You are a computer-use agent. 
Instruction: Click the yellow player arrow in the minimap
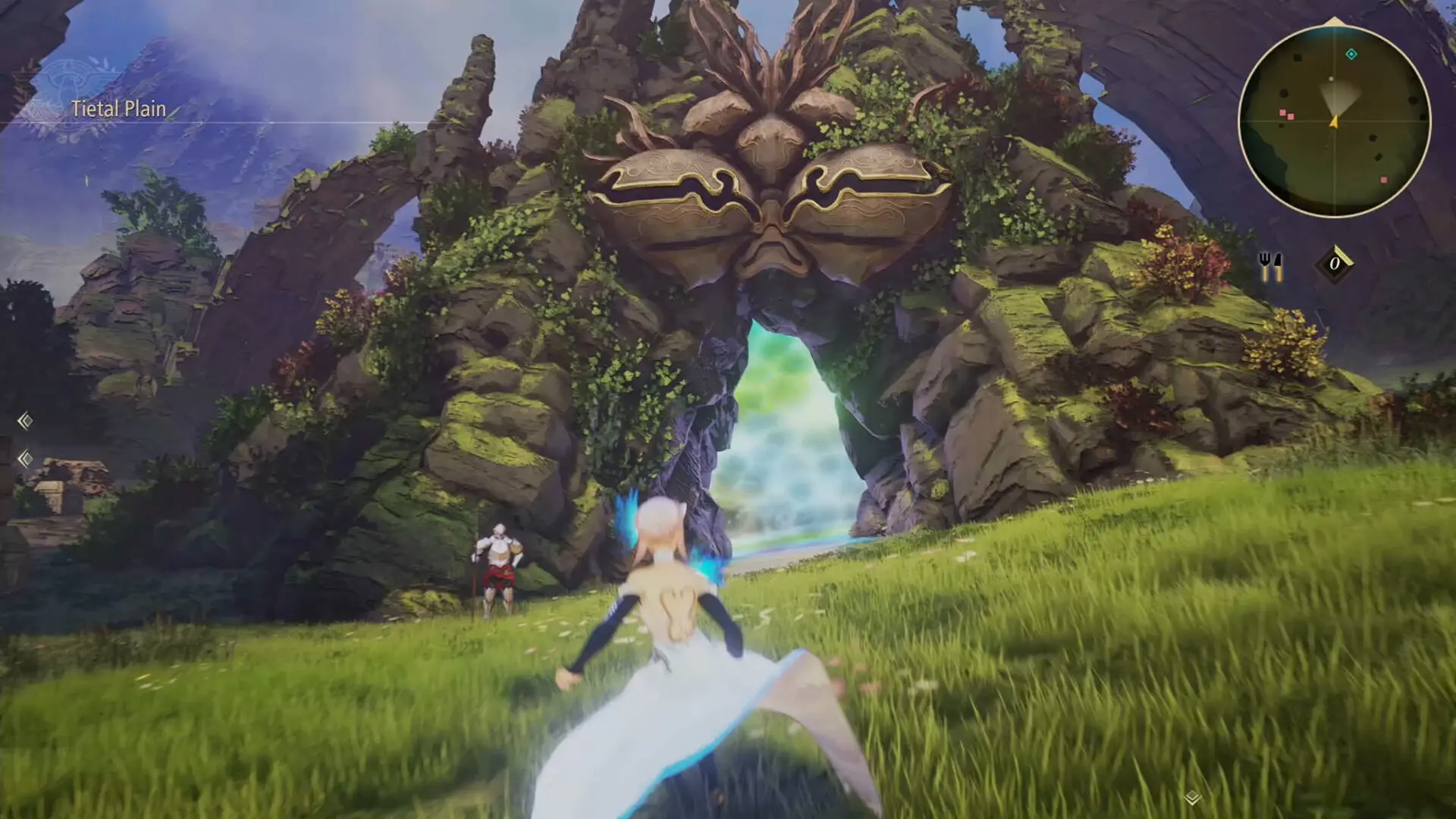tap(1335, 122)
